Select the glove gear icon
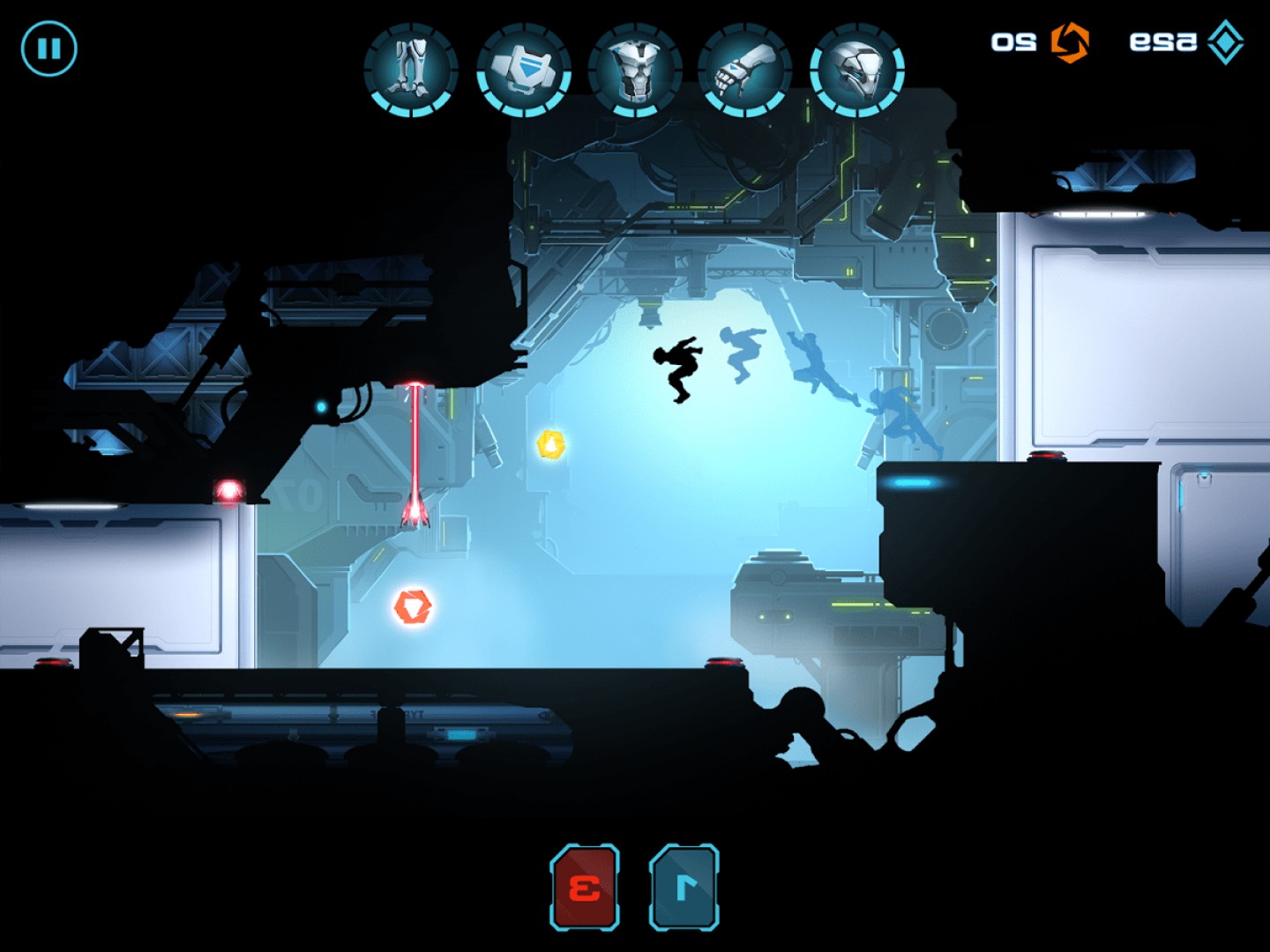1270x952 pixels. click(745, 71)
